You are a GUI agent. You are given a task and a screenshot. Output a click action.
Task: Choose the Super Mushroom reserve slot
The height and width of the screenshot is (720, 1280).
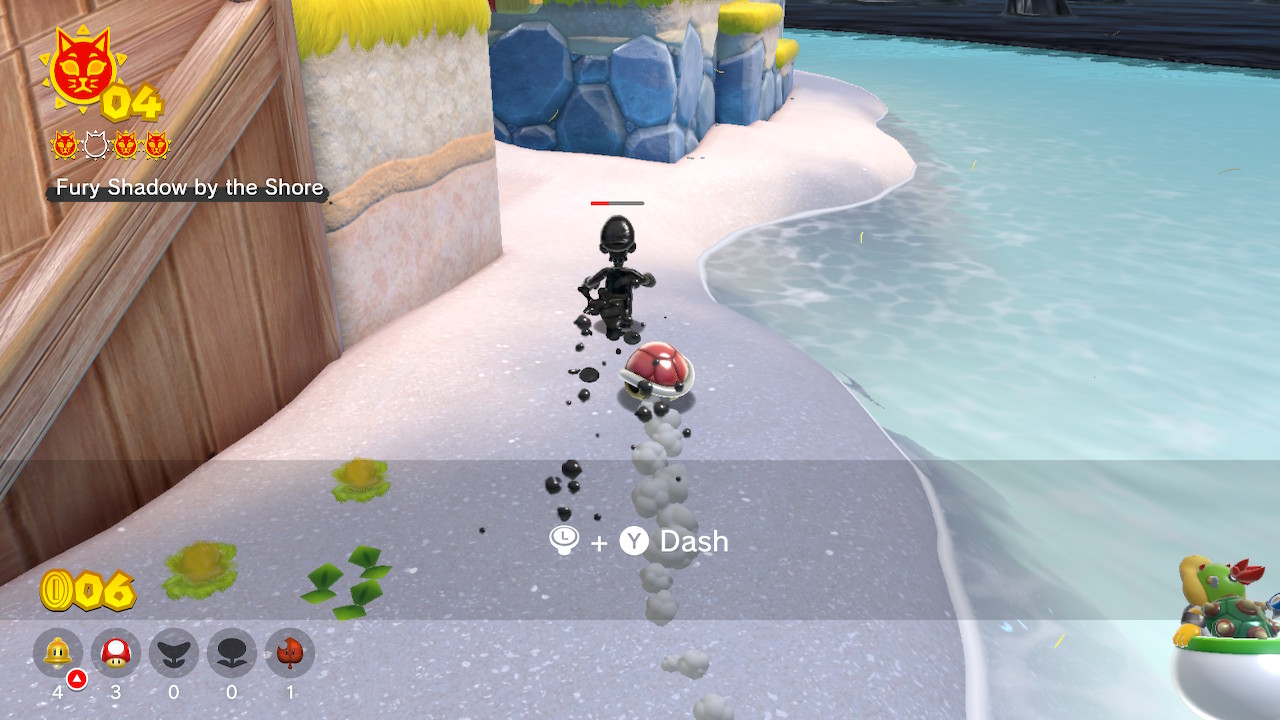pos(116,653)
